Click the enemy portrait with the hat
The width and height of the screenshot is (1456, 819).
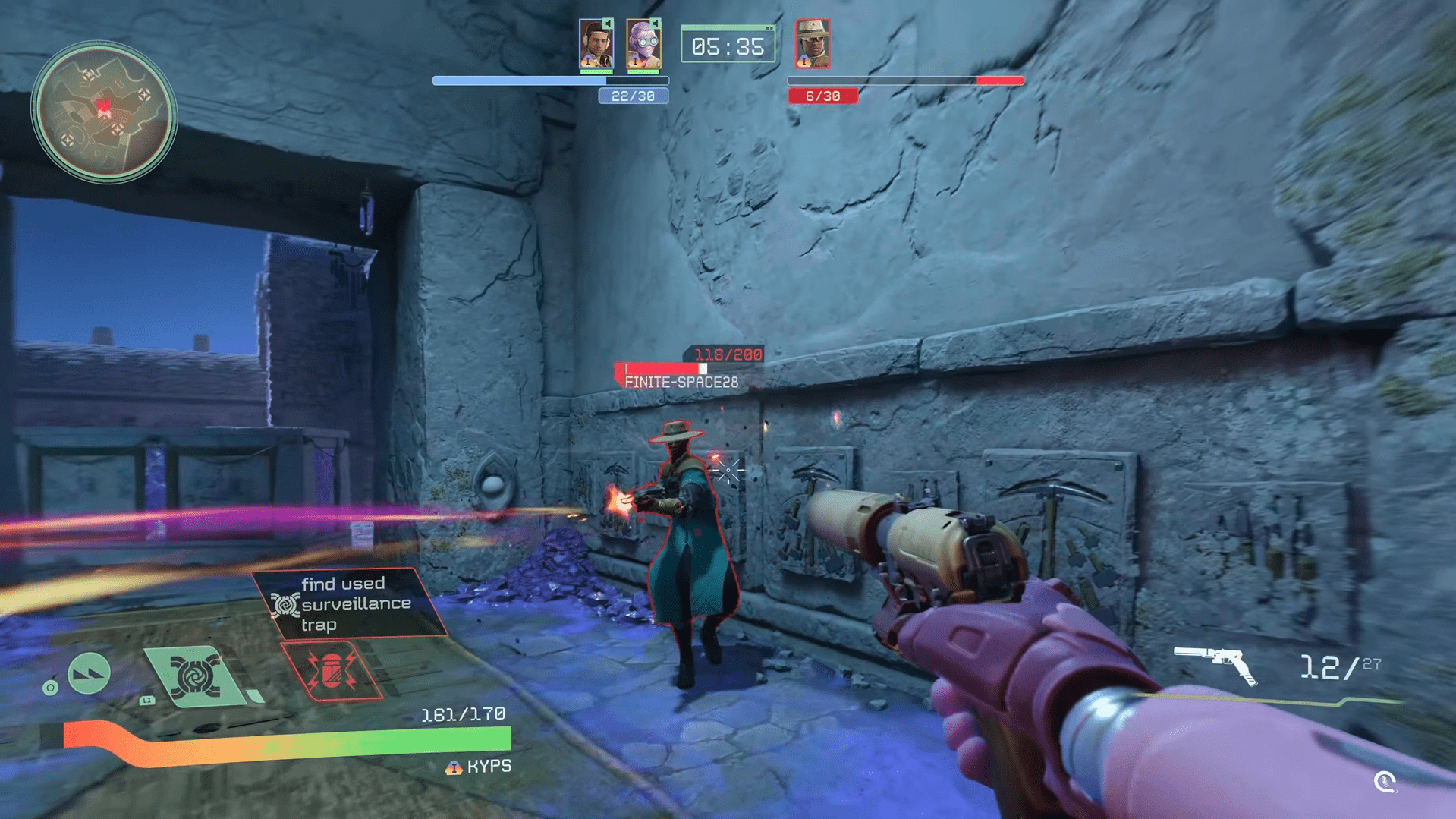[x=813, y=44]
